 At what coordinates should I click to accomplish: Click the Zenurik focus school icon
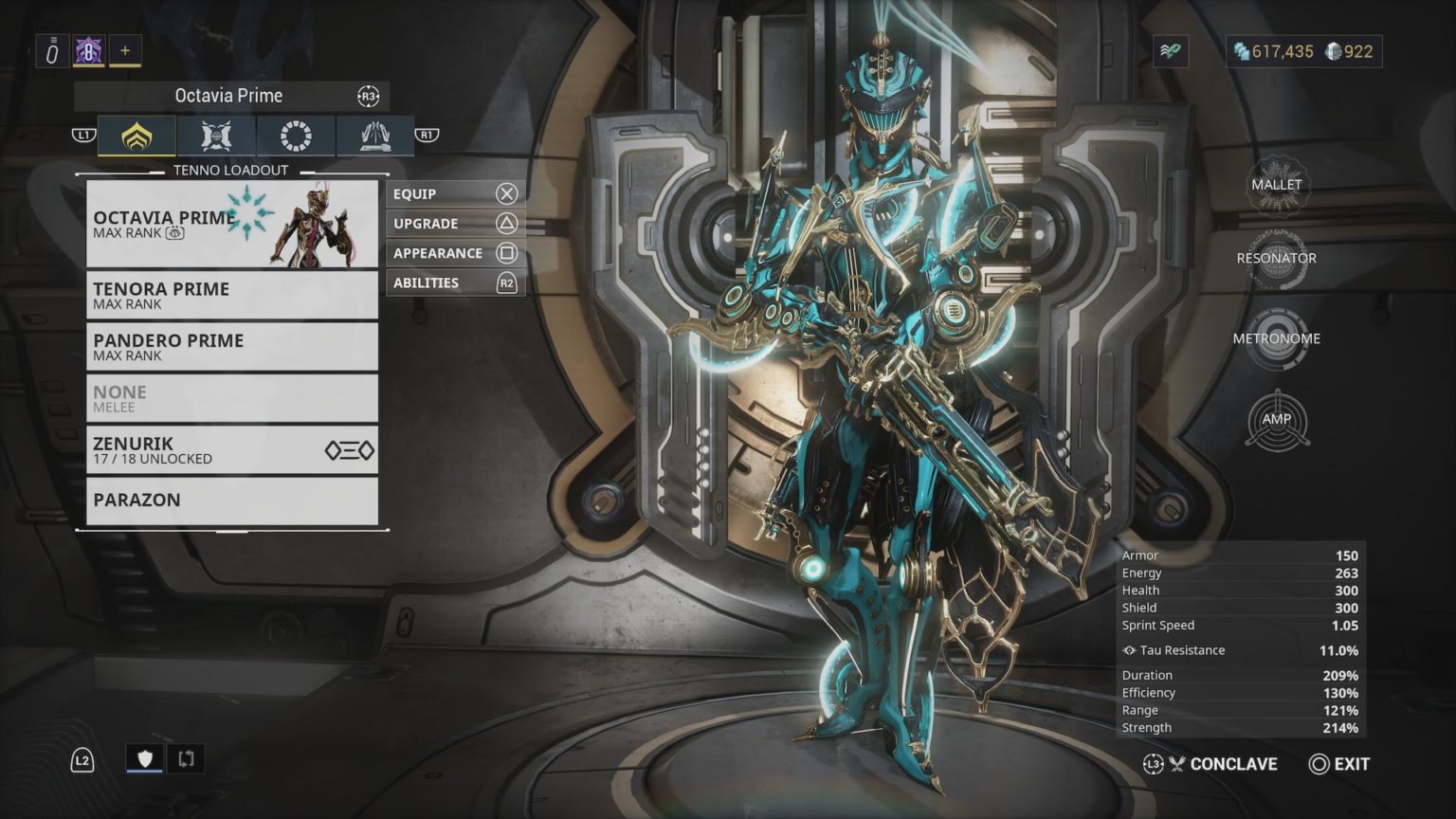[350, 449]
